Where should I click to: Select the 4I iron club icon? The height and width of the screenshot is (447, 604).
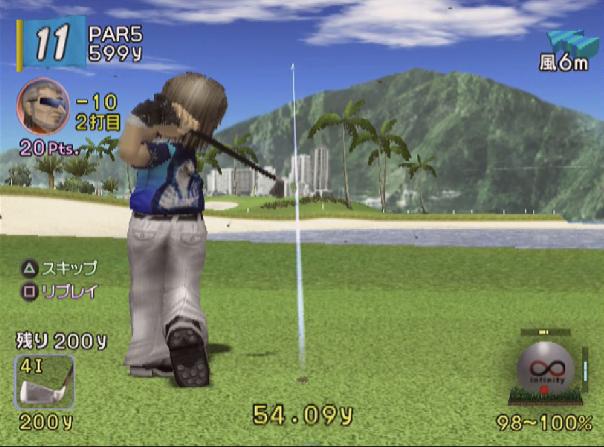coord(43,381)
